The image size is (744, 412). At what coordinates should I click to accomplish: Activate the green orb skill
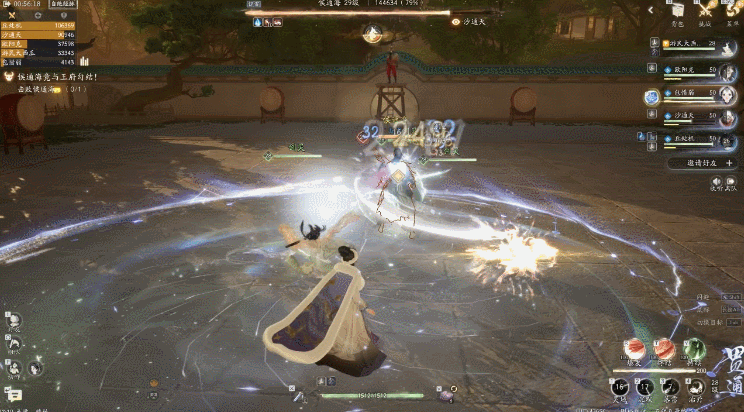pyautogui.click(x=695, y=349)
